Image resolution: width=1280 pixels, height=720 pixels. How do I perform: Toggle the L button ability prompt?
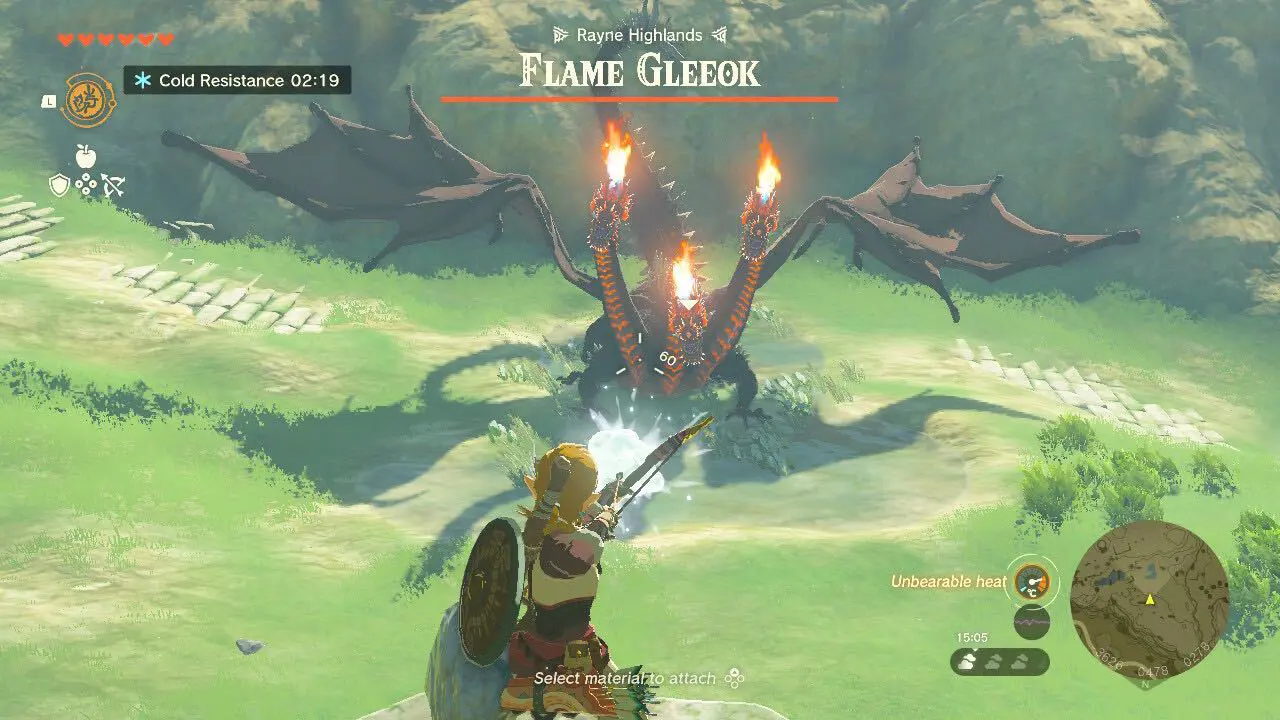click(49, 101)
